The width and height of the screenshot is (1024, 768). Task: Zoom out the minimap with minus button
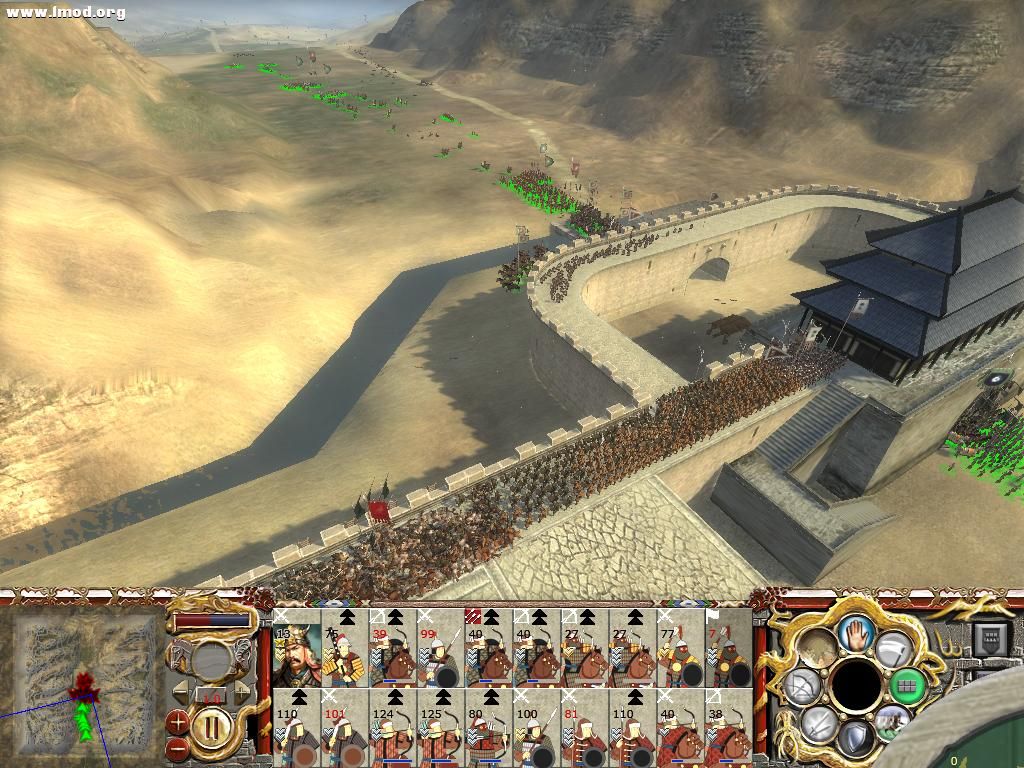point(177,746)
